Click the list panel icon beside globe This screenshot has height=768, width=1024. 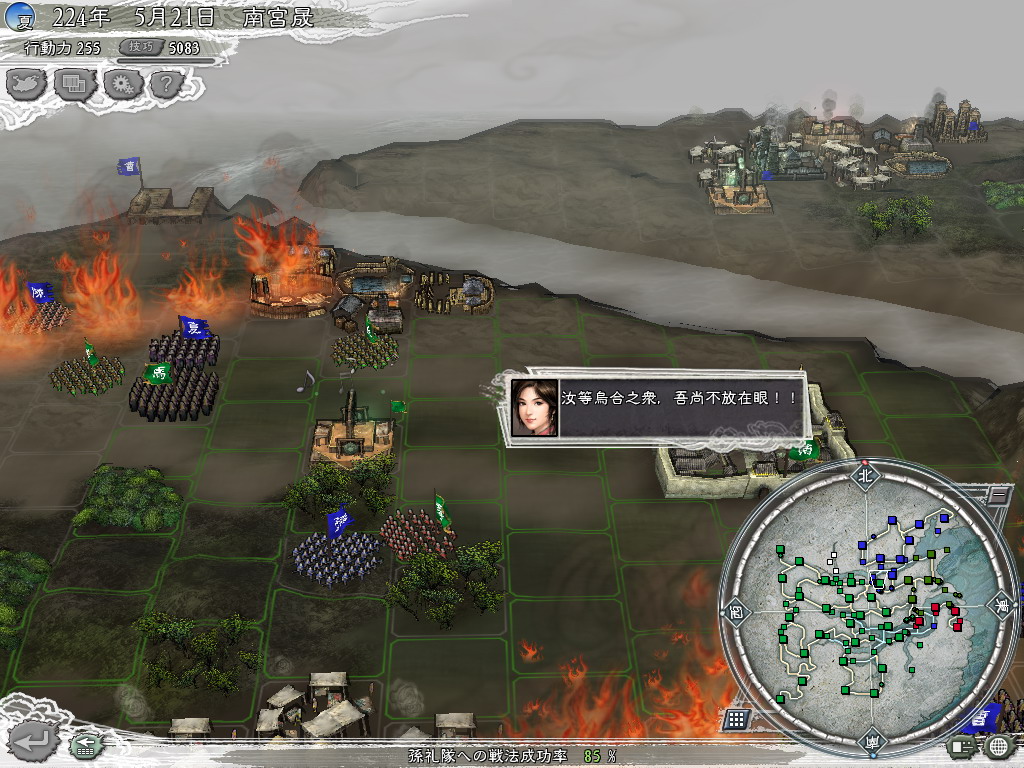[963, 746]
